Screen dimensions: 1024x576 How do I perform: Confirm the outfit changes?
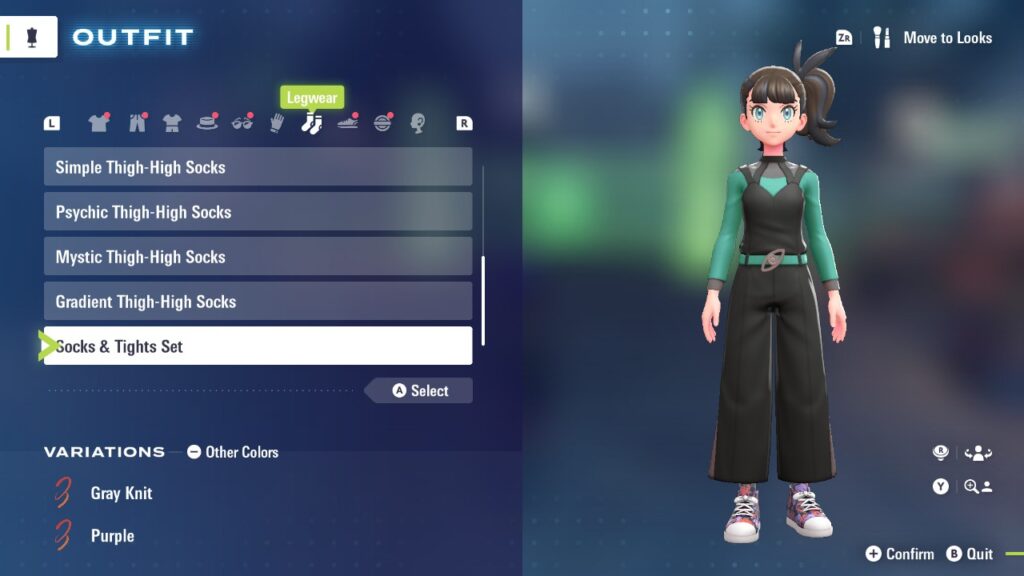point(899,554)
